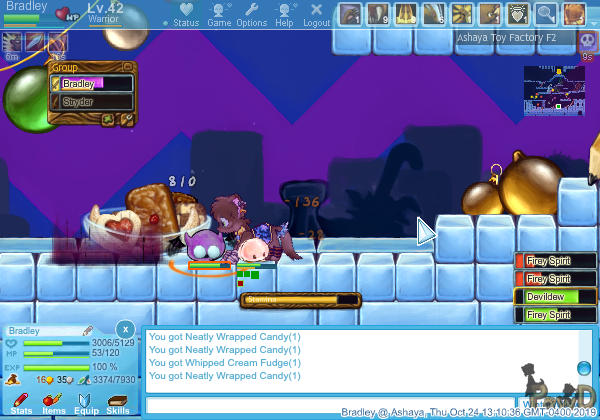The image size is (600, 420).
Task: Open the Items inventory
Action: 53,404
